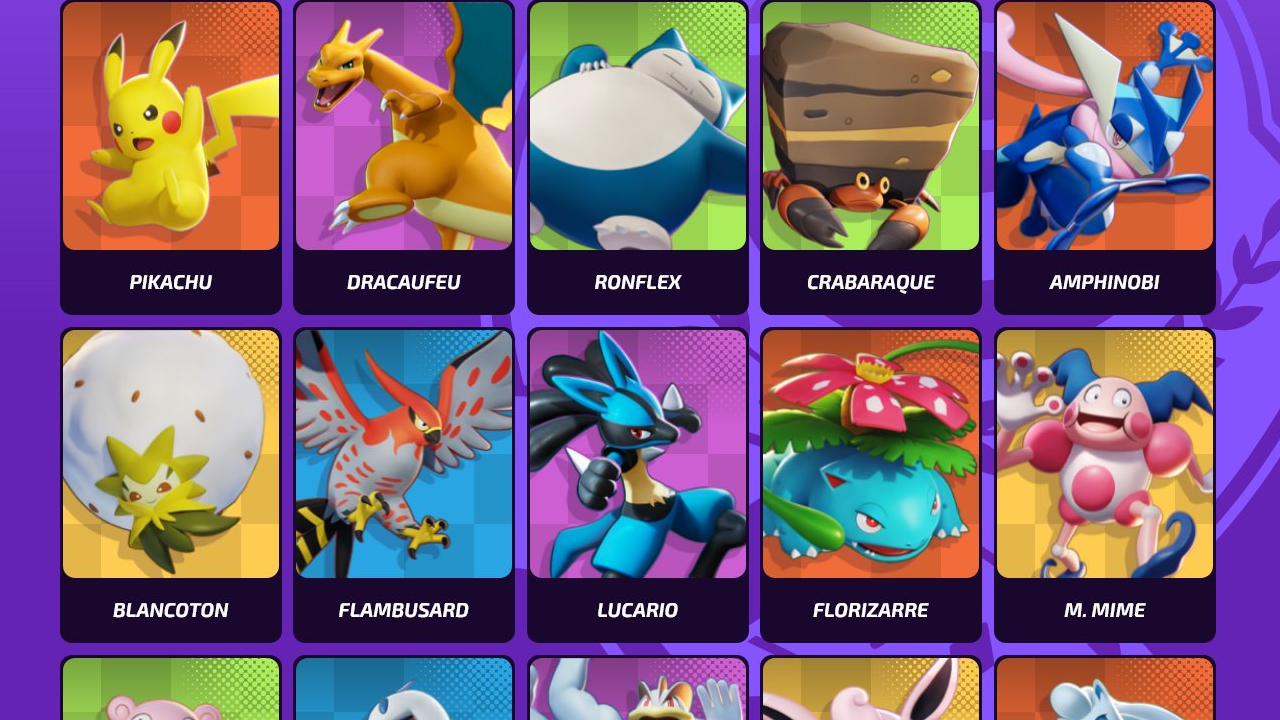Open the partially visible Machoc-like card bottom-center
The height and width of the screenshot is (720, 1280).
pyautogui.click(x=637, y=690)
